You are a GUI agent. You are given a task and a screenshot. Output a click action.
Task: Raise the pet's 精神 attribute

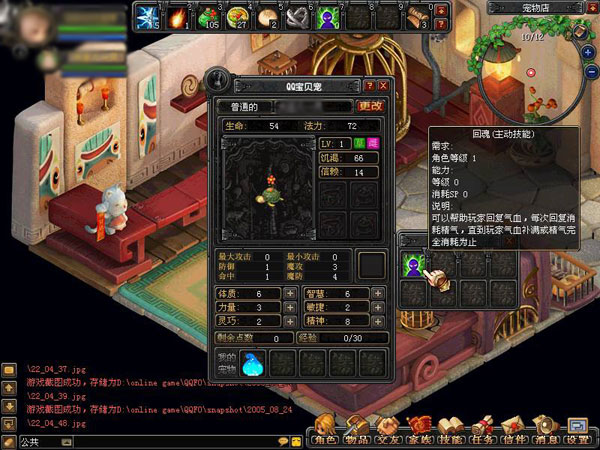tap(376, 322)
